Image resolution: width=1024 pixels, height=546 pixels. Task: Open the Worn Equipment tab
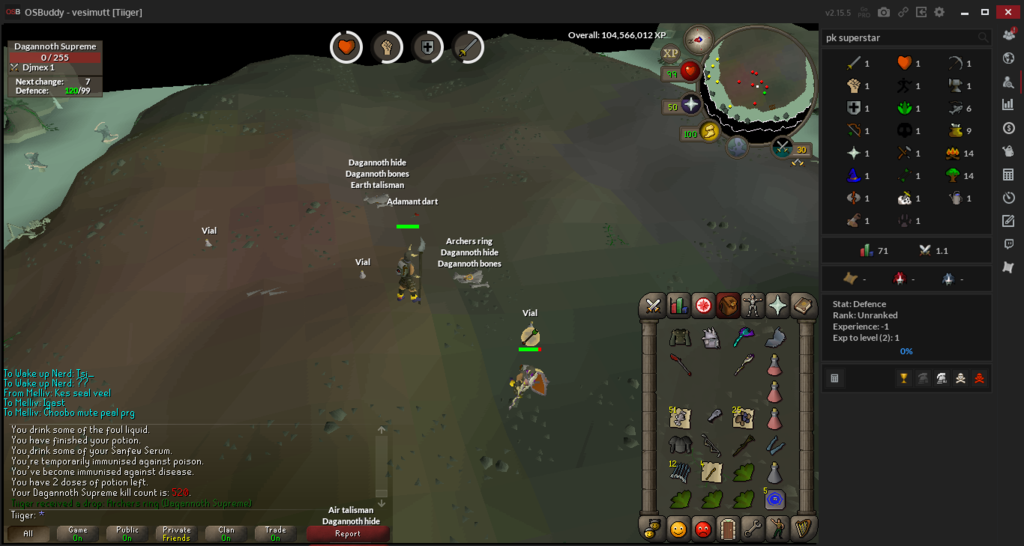752,305
